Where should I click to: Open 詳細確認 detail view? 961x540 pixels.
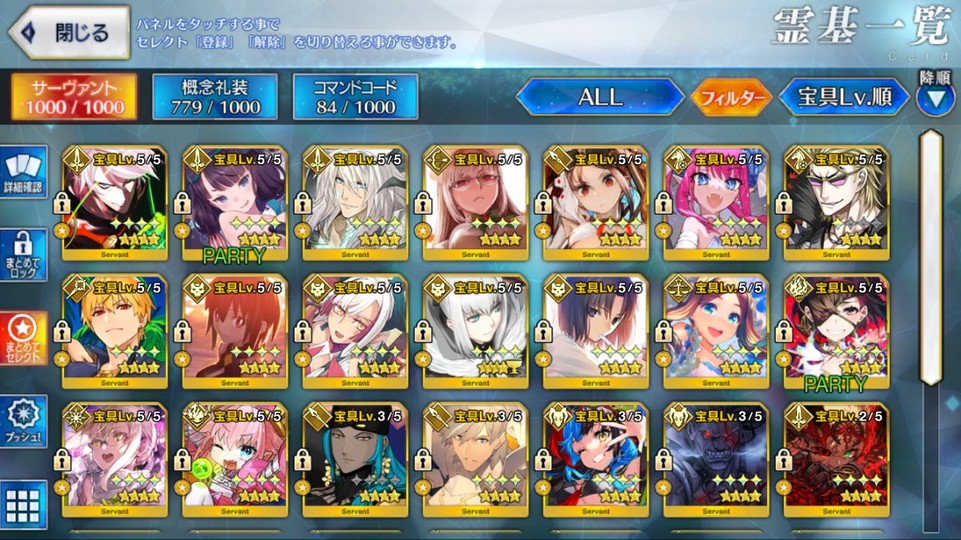(23, 172)
